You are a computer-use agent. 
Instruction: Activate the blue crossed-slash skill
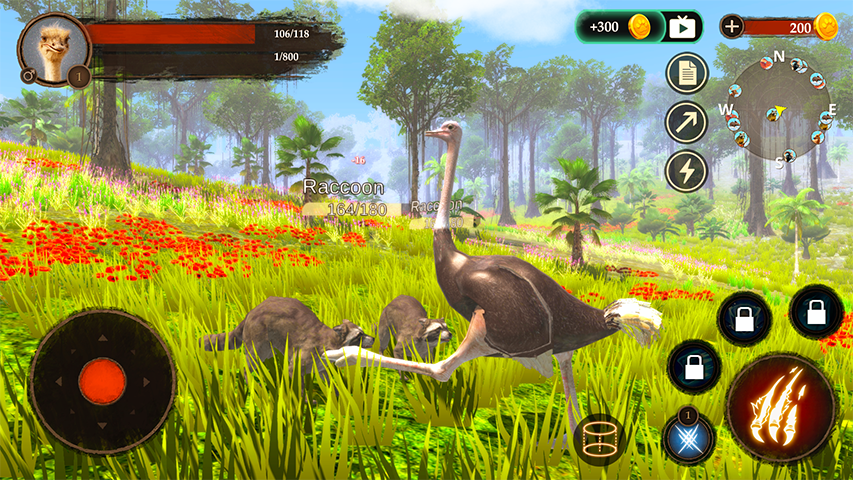click(688, 439)
